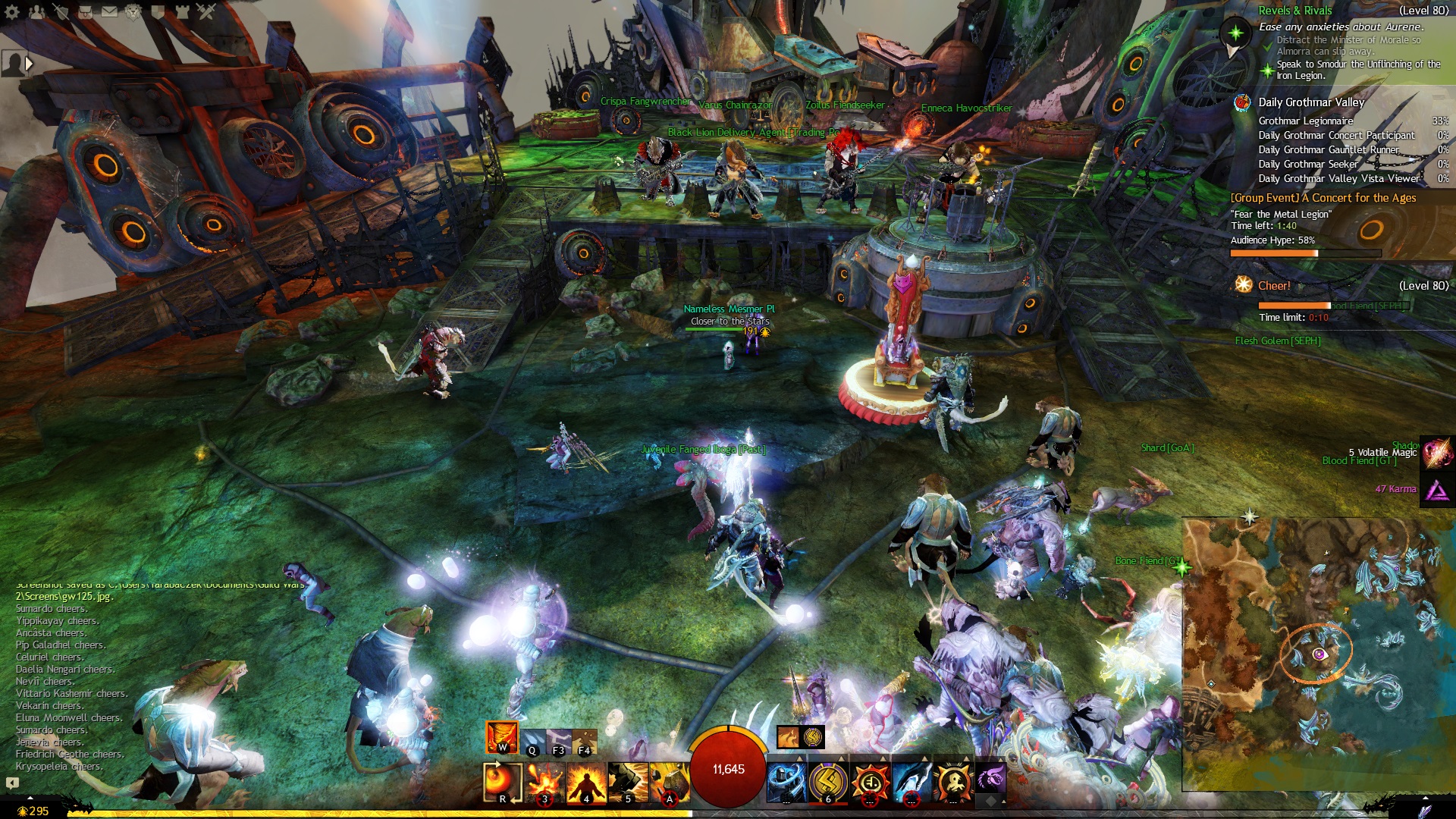Open the contacts and LFG icon

coord(36,11)
